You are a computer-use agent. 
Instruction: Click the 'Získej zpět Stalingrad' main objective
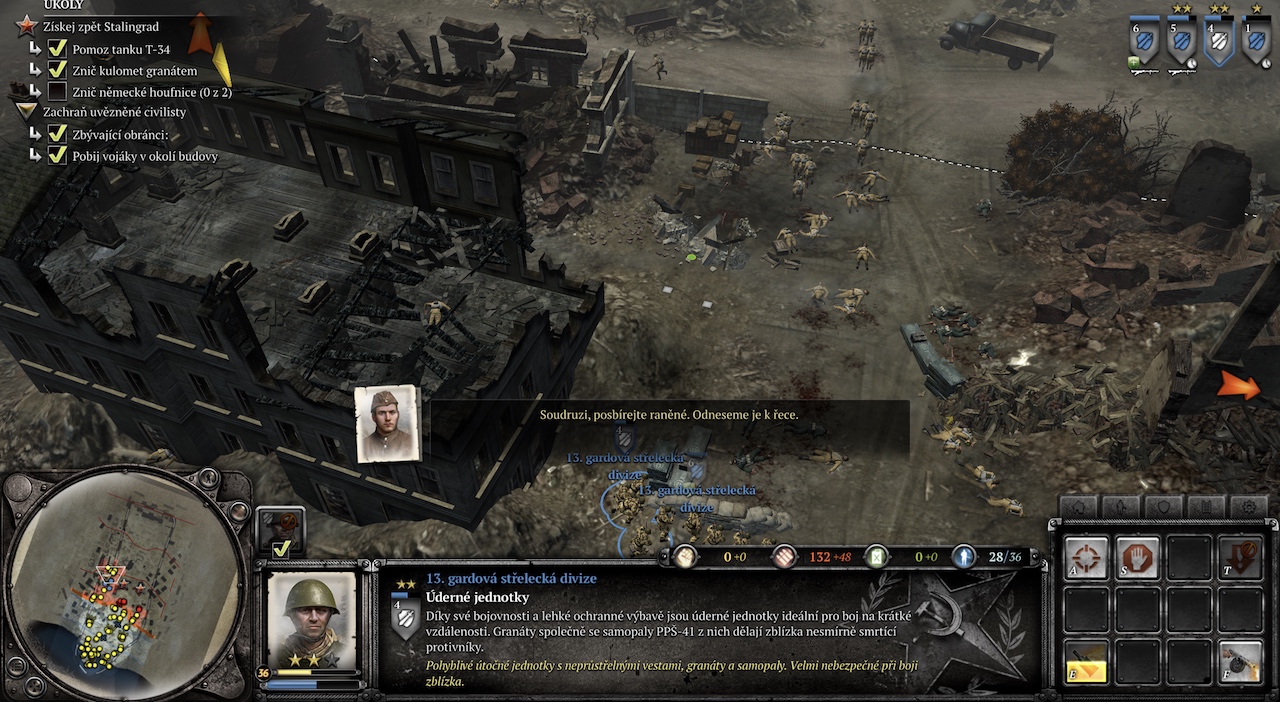click(100, 26)
